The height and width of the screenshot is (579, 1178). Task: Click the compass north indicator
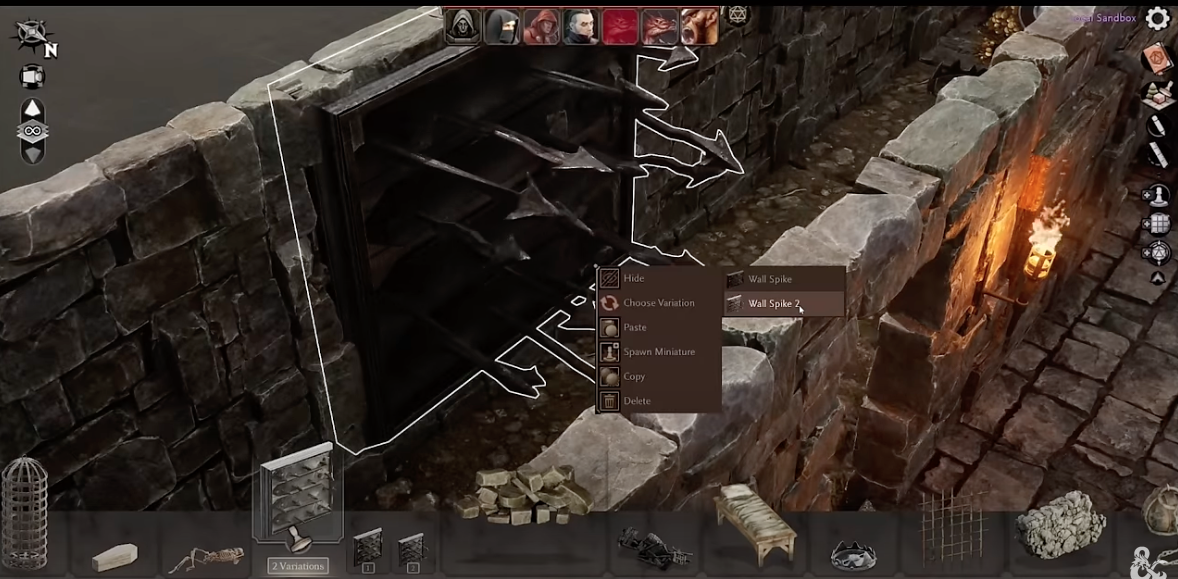click(x=33, y=37)
